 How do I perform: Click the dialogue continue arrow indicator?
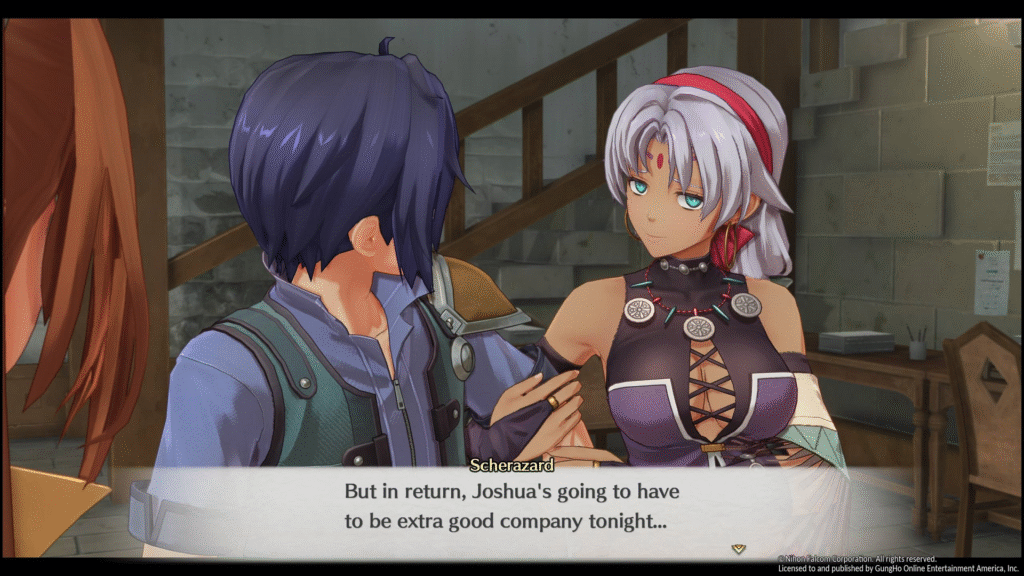pyautogui.click(x=738, y=548)
